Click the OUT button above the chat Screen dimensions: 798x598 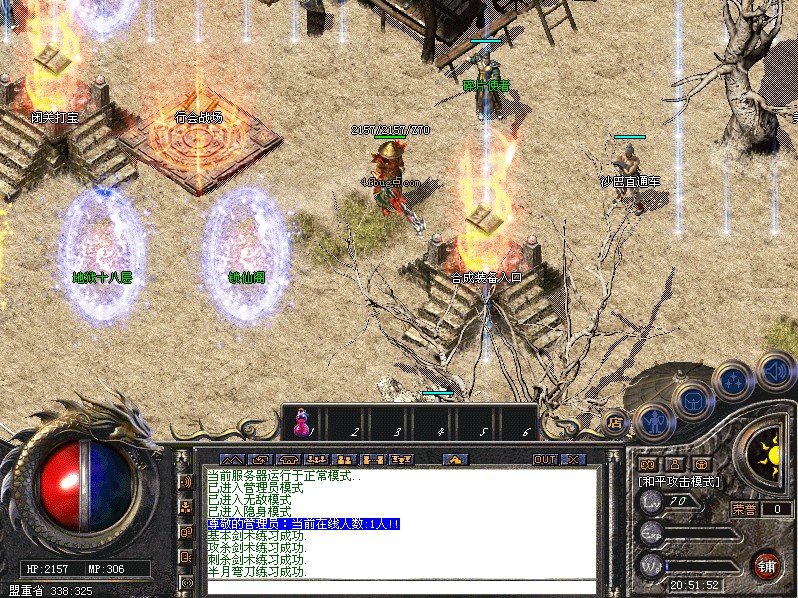click(x=544, y=459)
